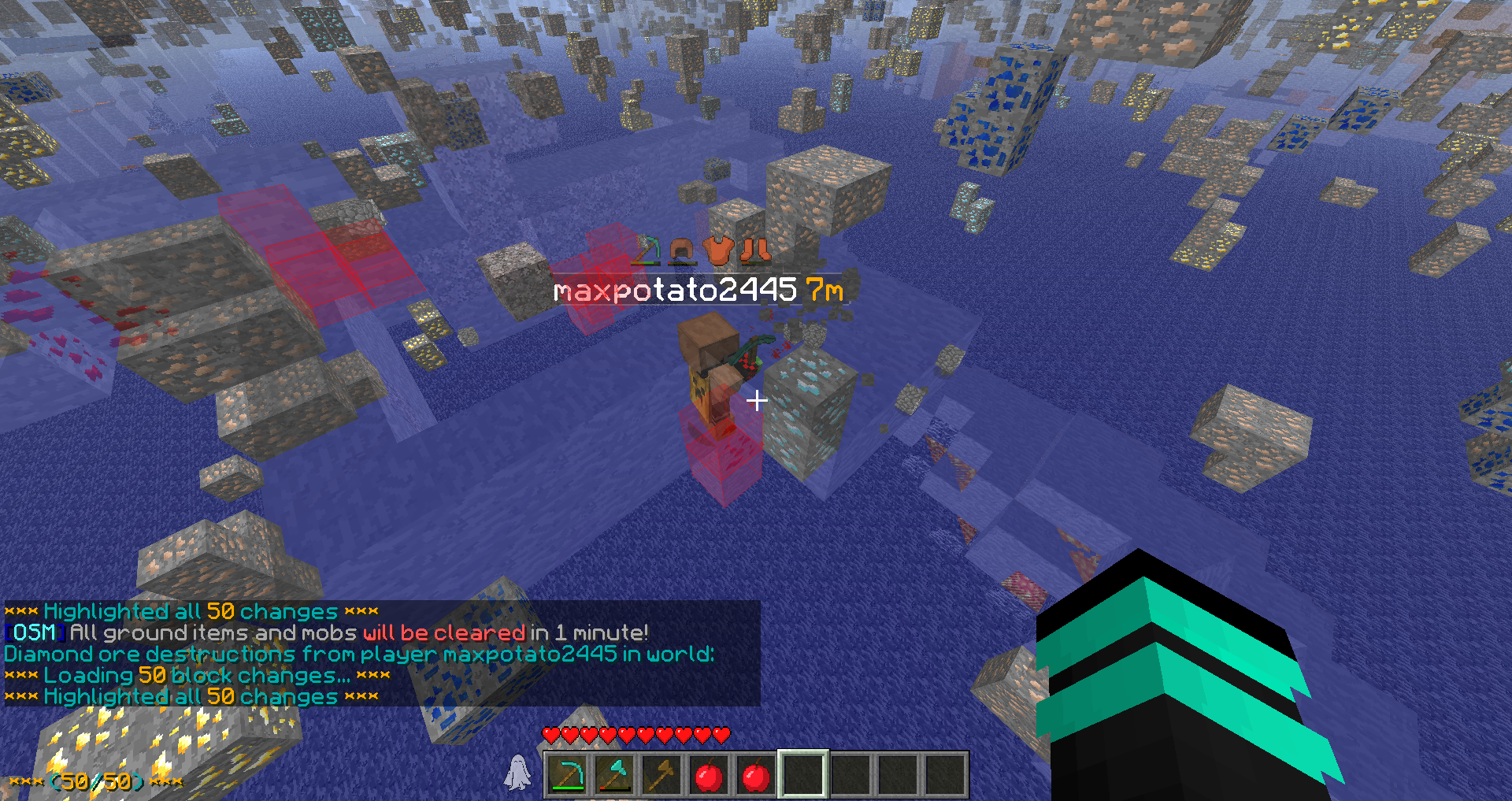Choose the diamond axe in the hotbar
The height and width of the screenshot is (801, 1512).
coord(614,775)
